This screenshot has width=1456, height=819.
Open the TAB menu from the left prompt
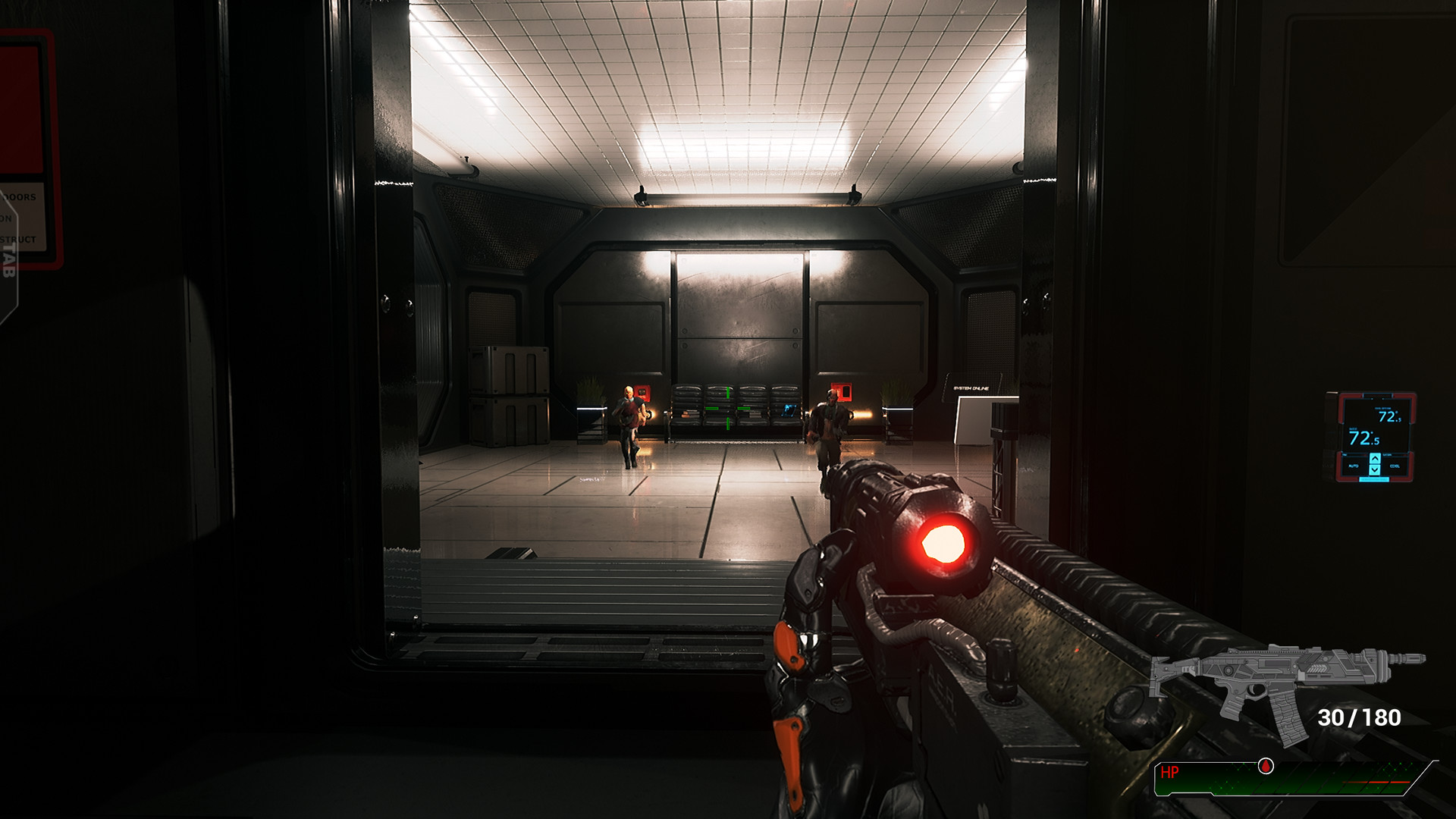9,262
